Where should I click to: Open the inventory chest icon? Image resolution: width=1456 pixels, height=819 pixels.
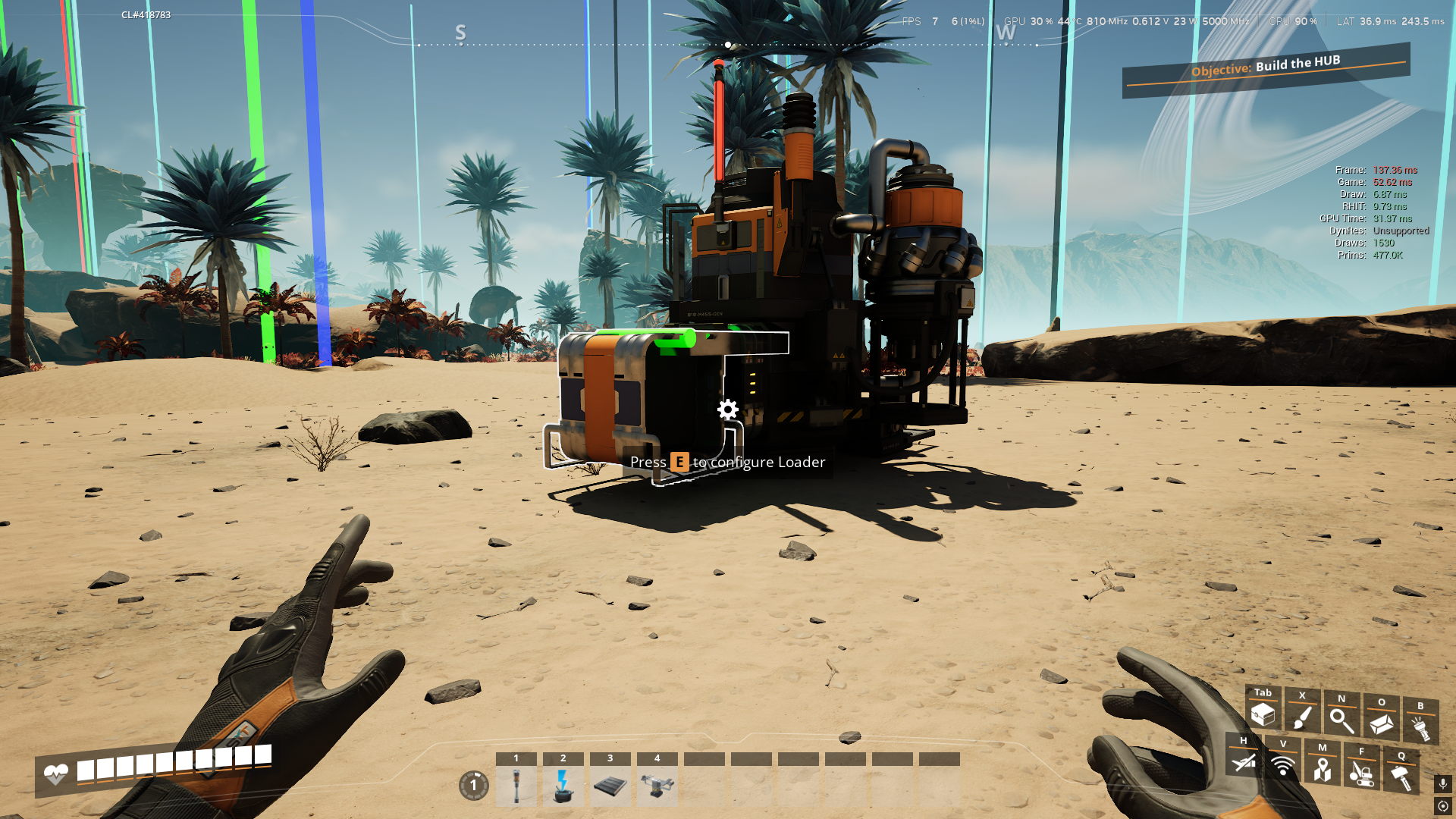(1263, 714)
